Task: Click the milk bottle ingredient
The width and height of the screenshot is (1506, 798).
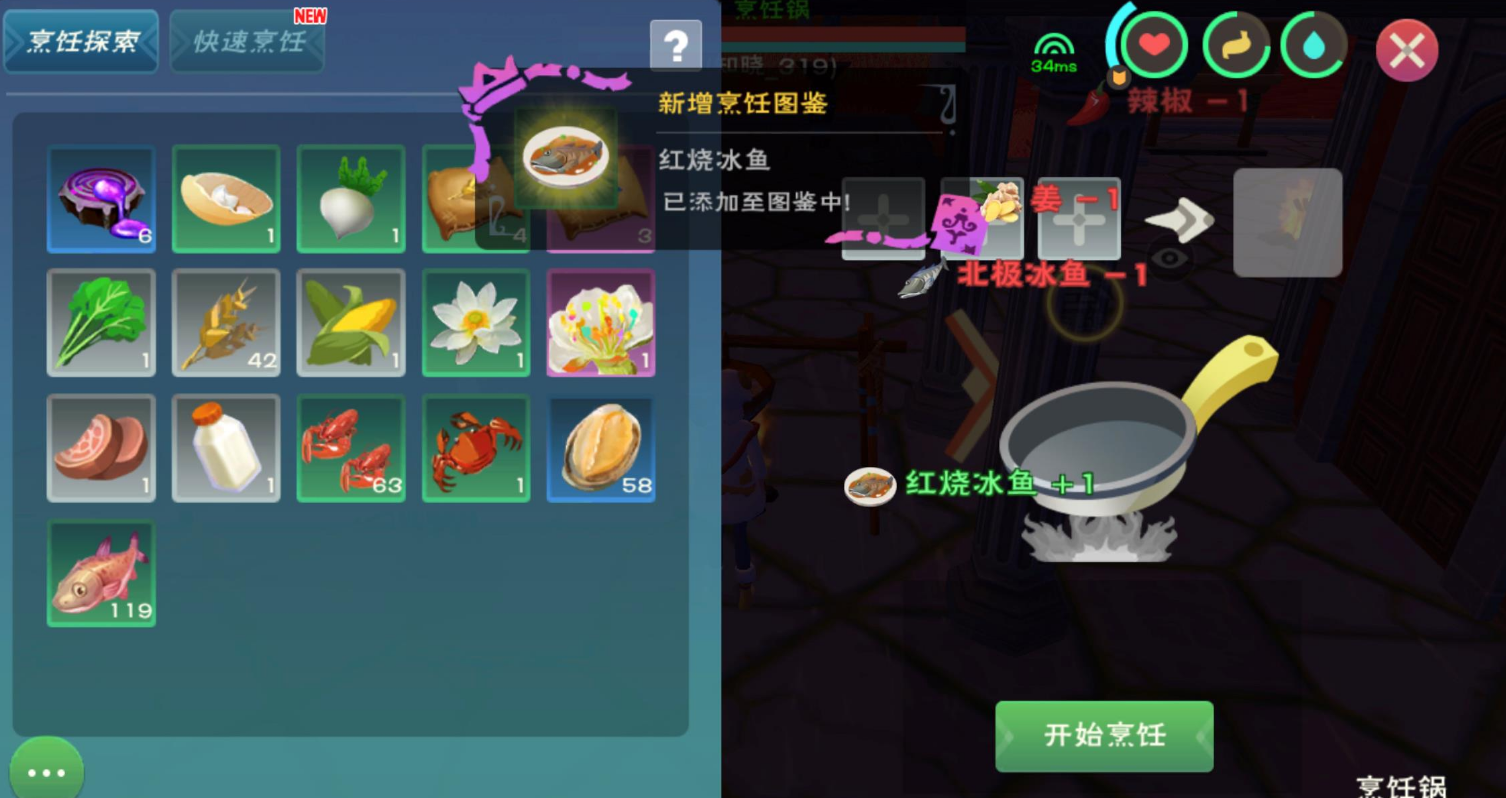Action: 226,447
